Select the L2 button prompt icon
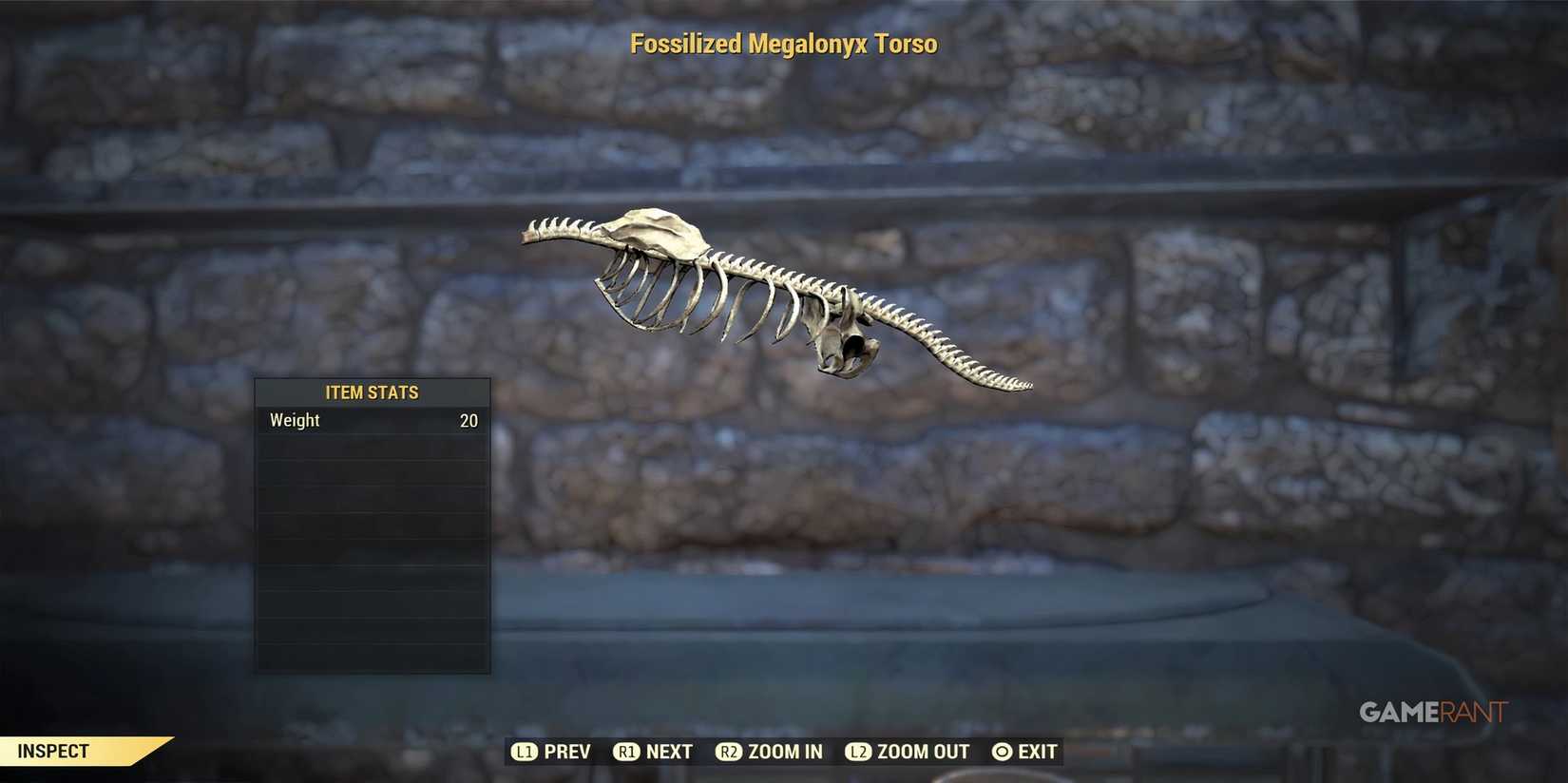Image resolution: width=1568 pixels, height=783 pixels. pyautogui.click(x=858, y=751)
